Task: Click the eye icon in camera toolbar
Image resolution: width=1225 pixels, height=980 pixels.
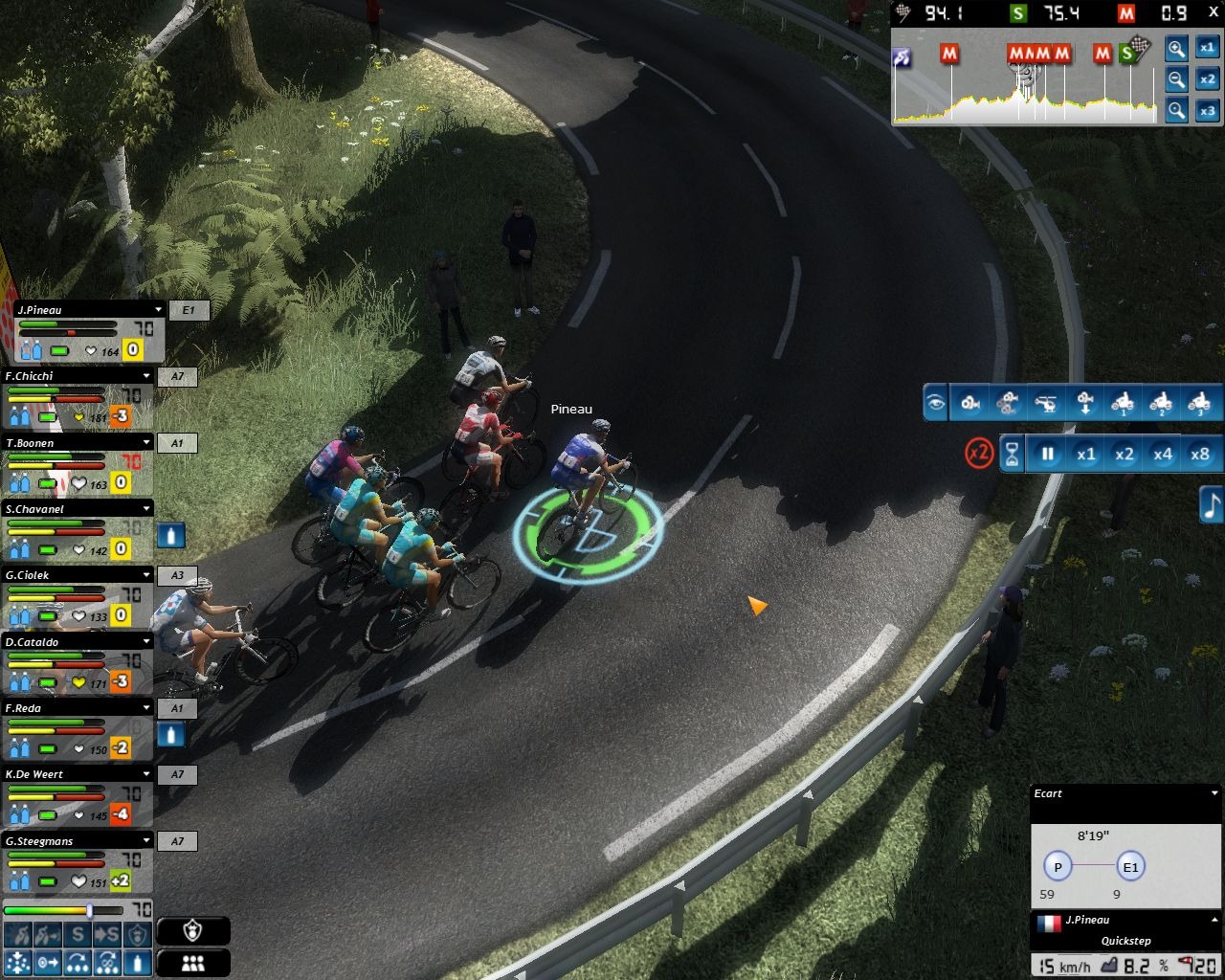Action: pyautogui.click(x=936, y=403)
